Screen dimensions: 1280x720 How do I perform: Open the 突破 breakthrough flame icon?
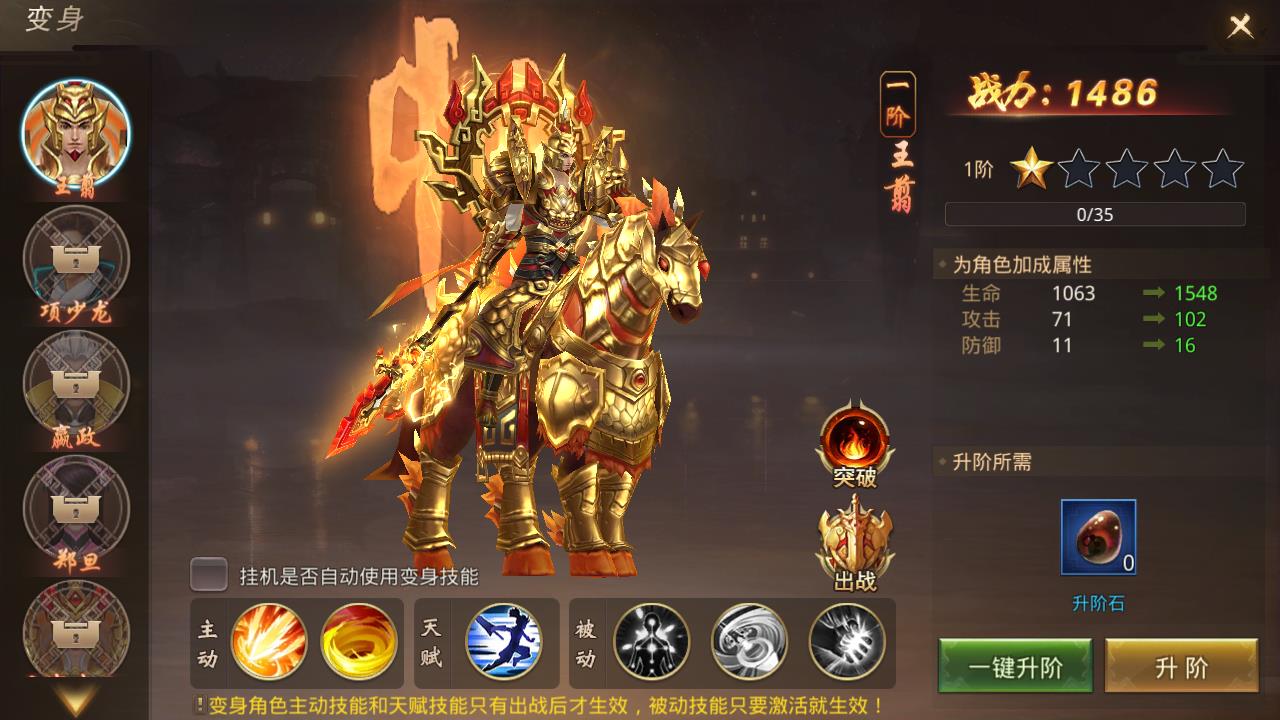tap(855, 441)
